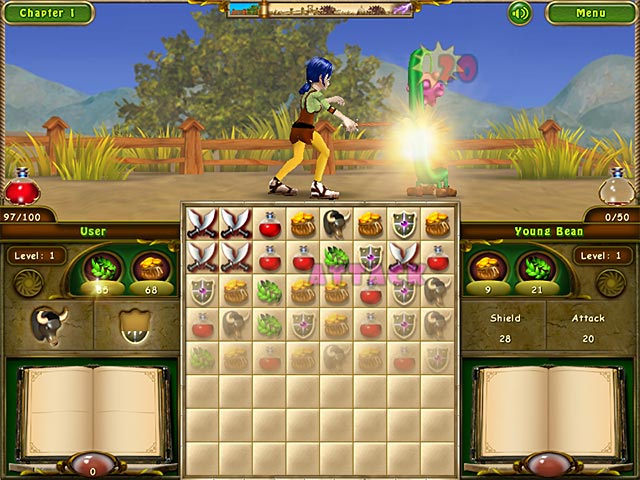Image resolution: width=640 pixels, height=480 pixels.
Task: Open the Menu button
Action: point(590,13)
